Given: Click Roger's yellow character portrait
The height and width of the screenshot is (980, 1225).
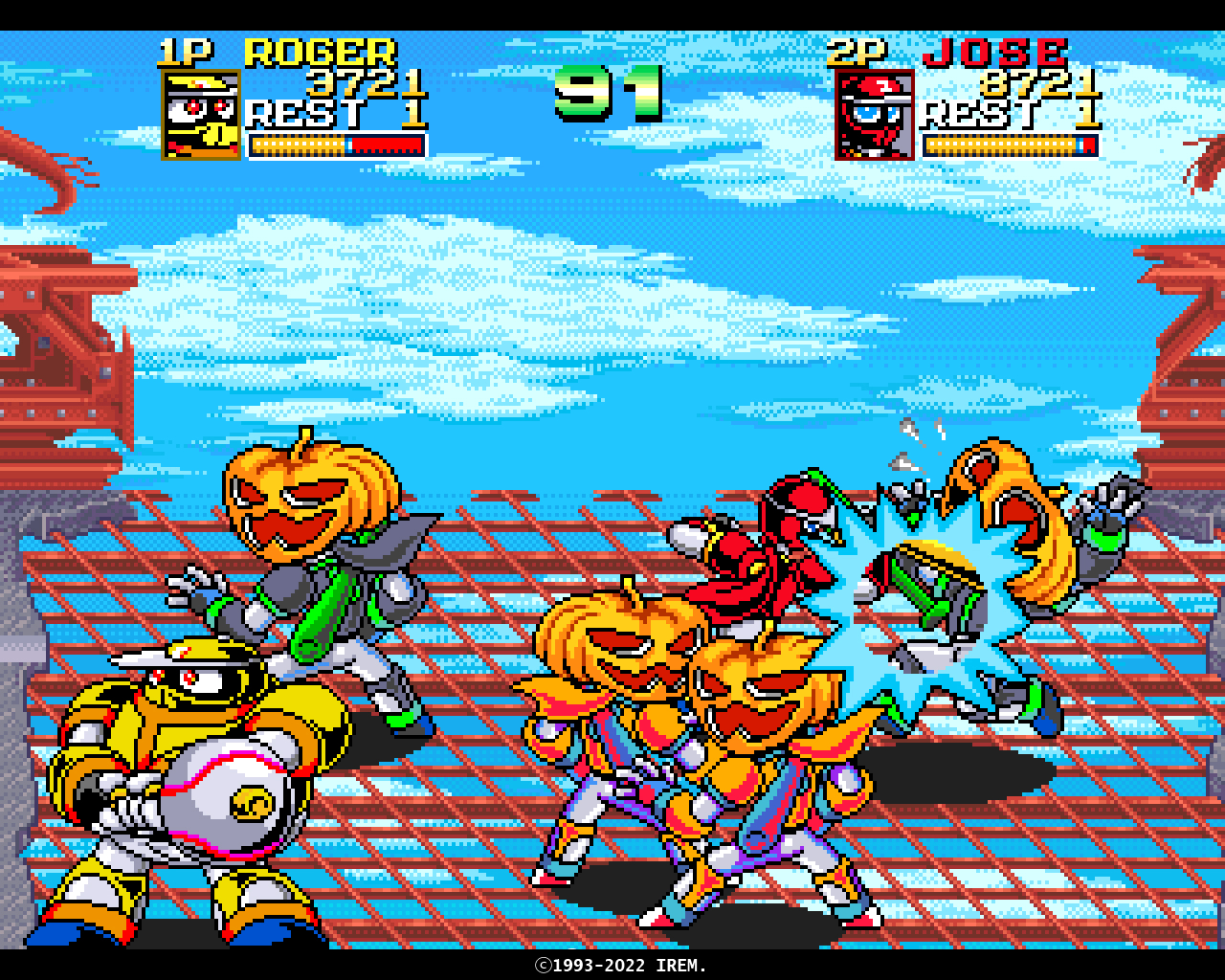Looking at the screenshot, I should (x=201, y=115).
